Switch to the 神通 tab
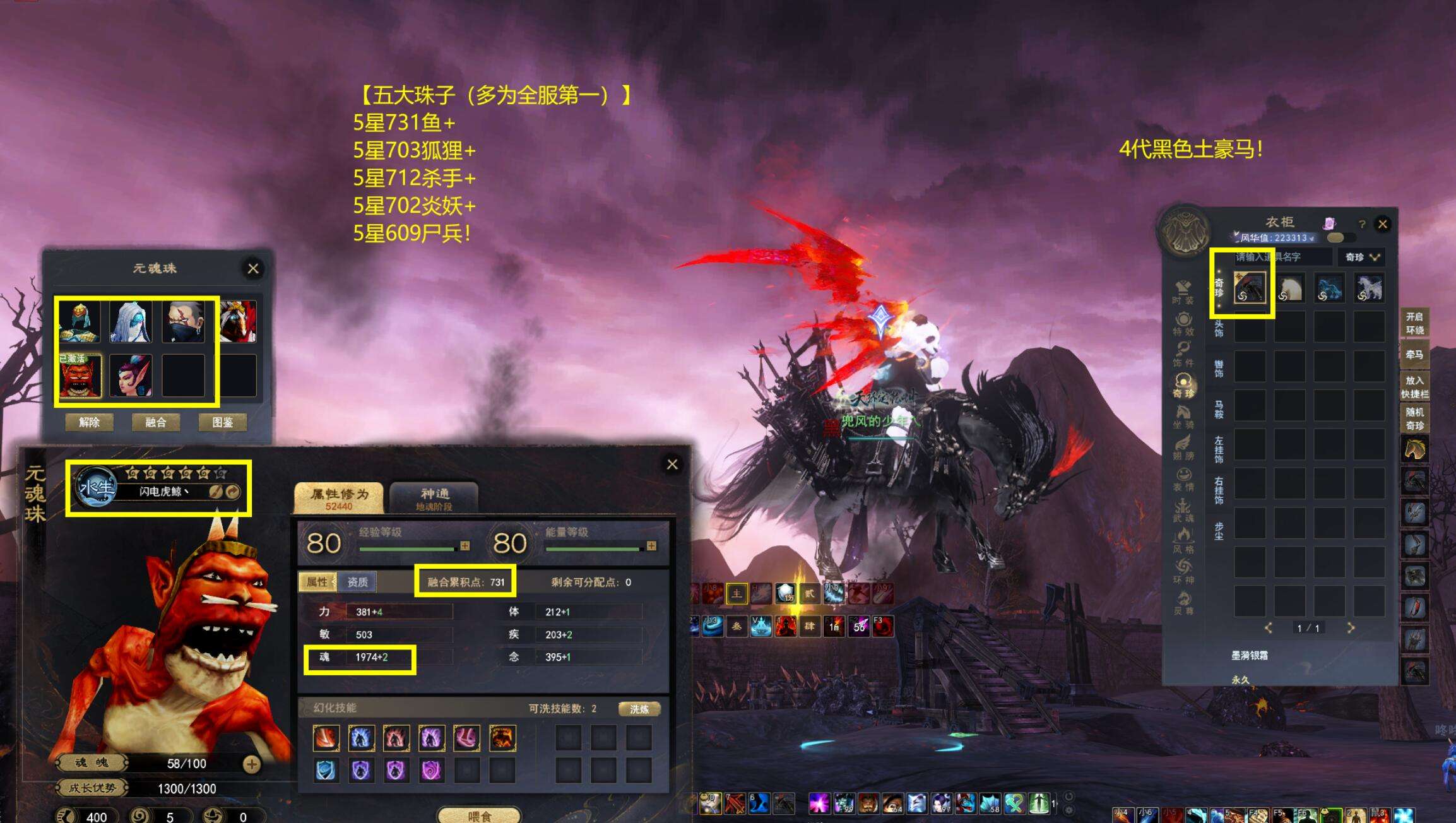The width and height of the screenshot is (1456, 823). click(434, 498)
